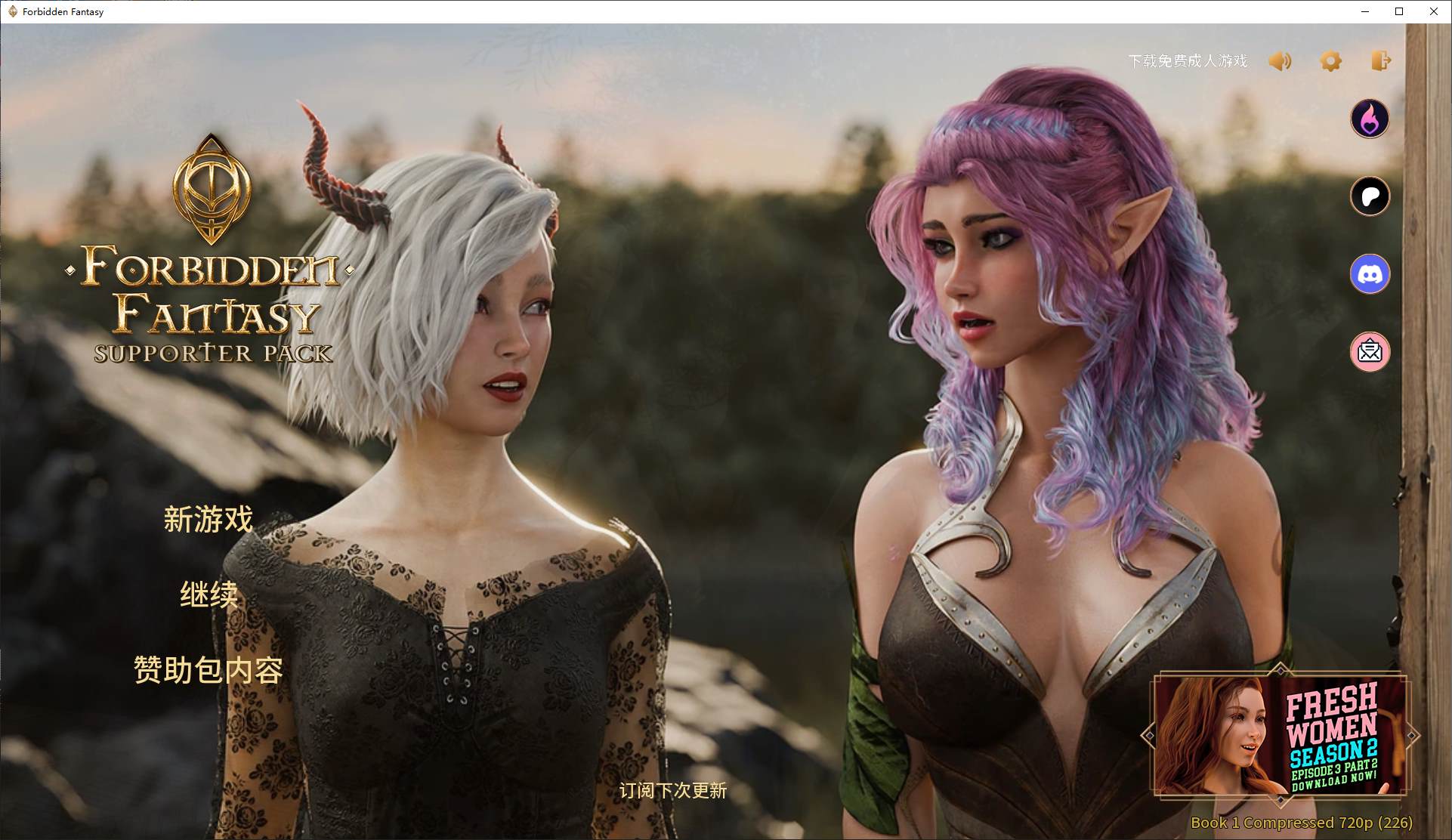Open the pink envelope newsletter icon
1452x840 pixels.
tap(1370, 351)
